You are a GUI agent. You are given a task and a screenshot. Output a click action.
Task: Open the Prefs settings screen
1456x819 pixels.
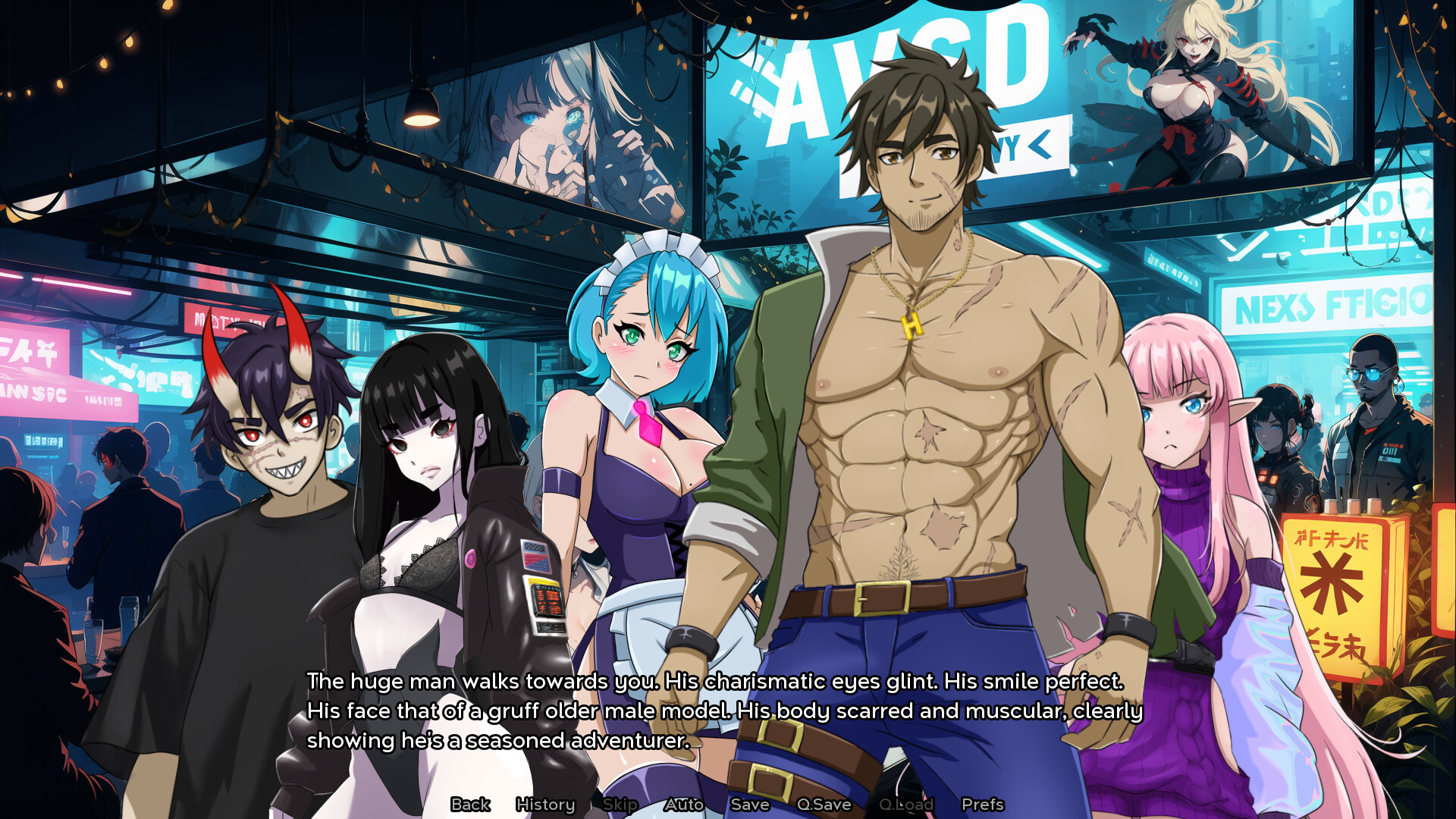(x=983, y=804)
